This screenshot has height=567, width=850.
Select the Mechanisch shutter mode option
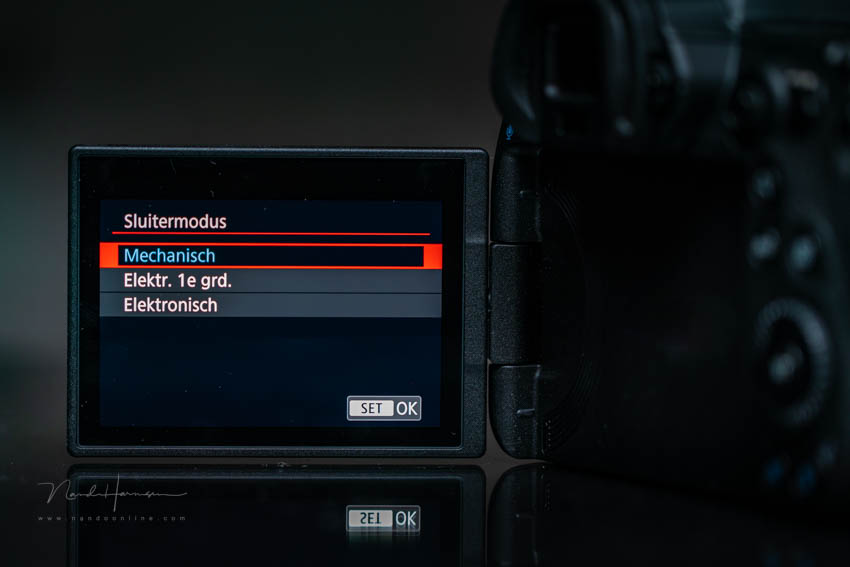[x=270, y=256]
